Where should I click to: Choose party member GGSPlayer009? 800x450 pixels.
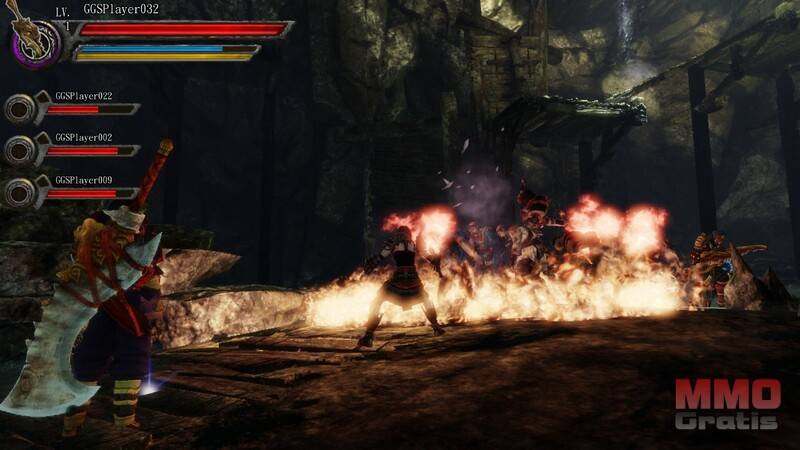click(21, 191)
